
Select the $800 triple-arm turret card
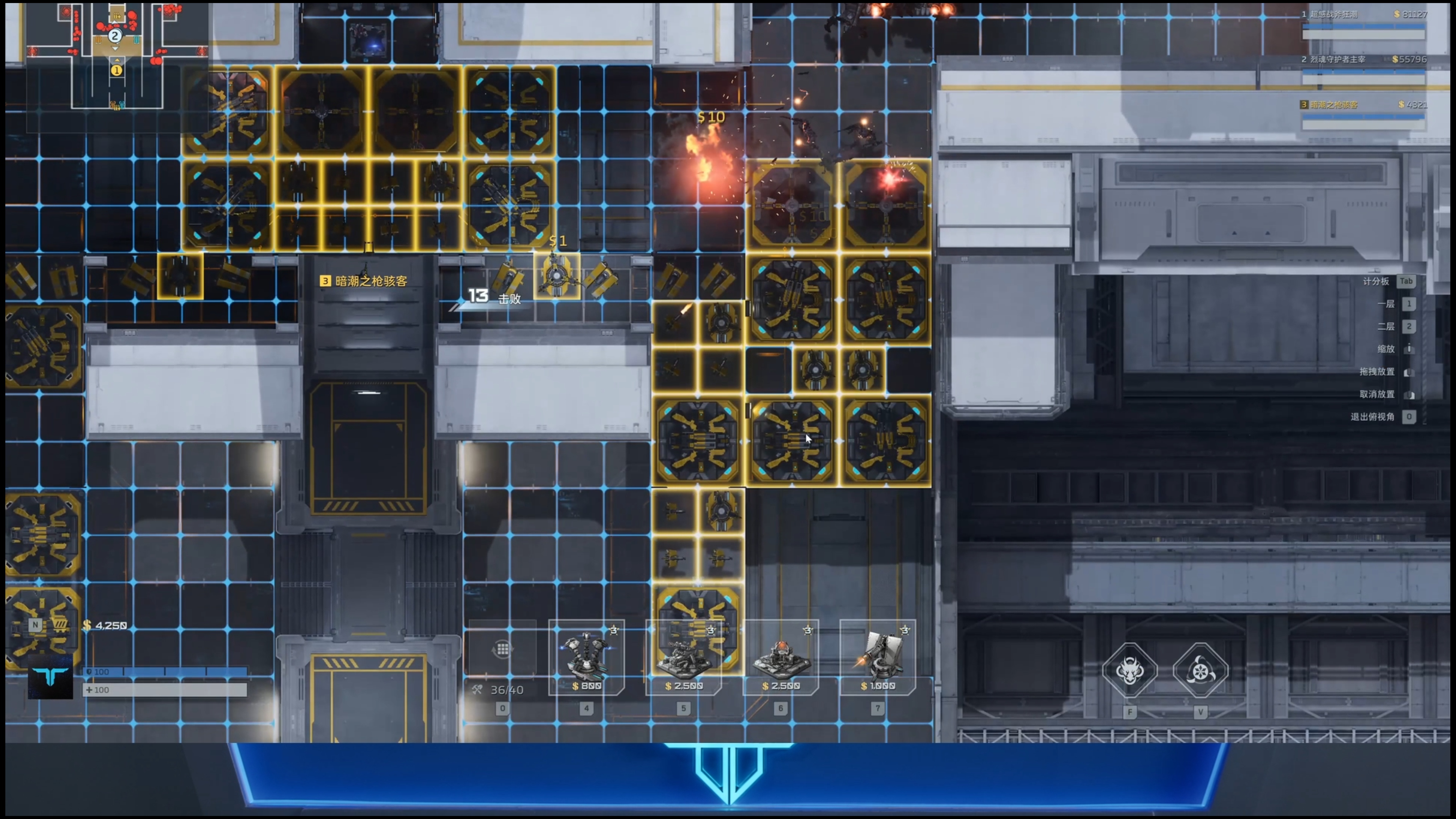point(586,658)
